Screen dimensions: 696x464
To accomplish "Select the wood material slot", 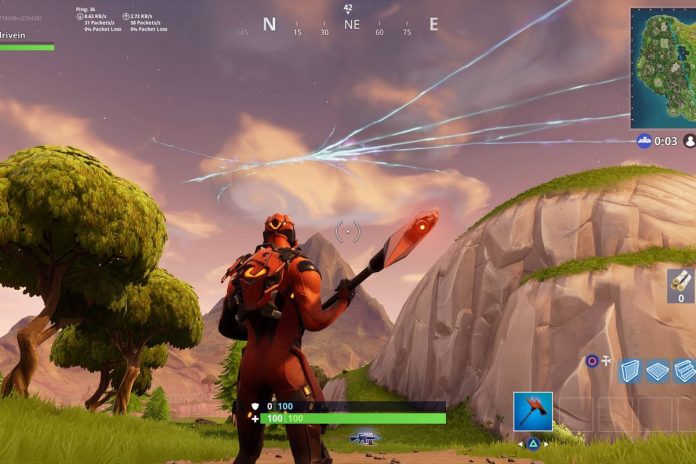I will coord(681,284).
